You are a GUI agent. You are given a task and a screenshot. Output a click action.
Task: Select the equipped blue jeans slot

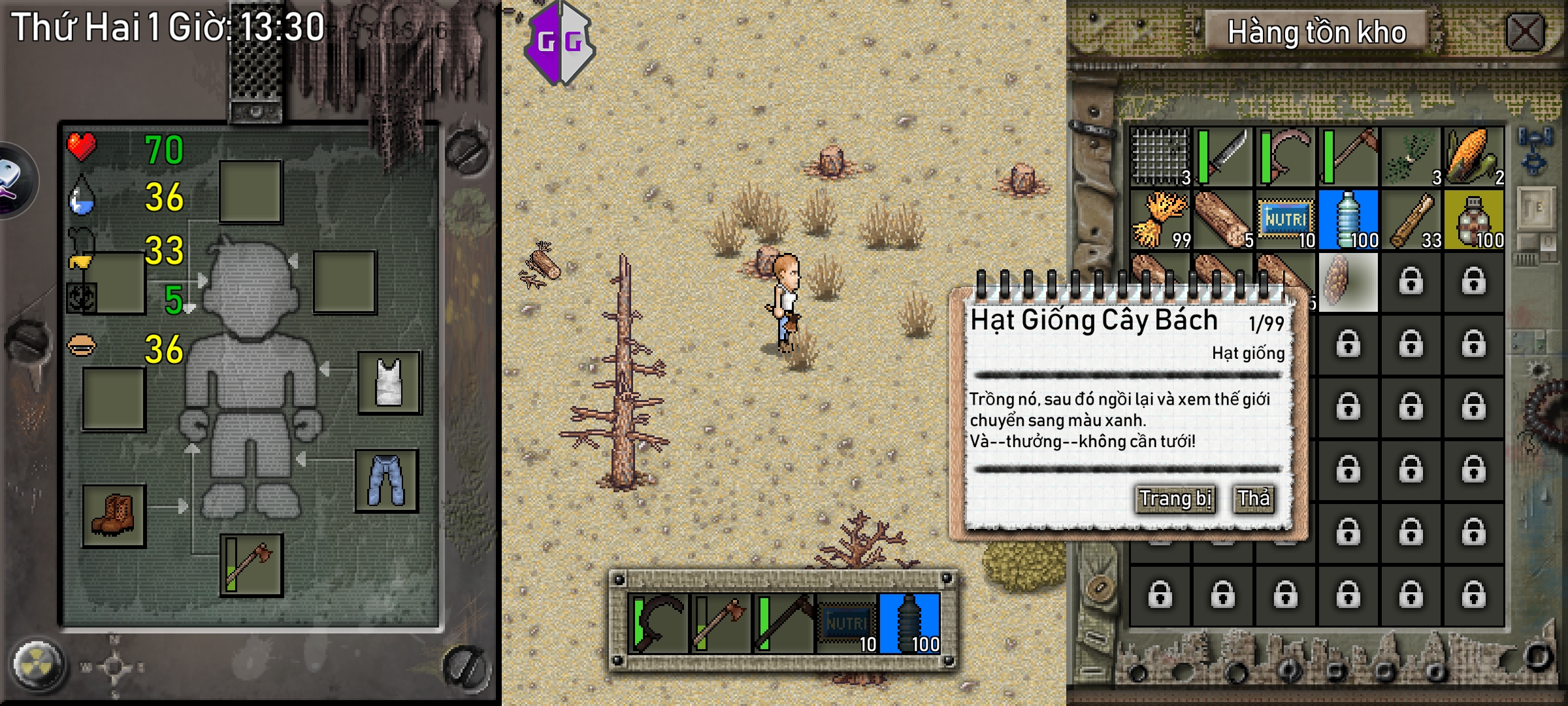(387, 480)
